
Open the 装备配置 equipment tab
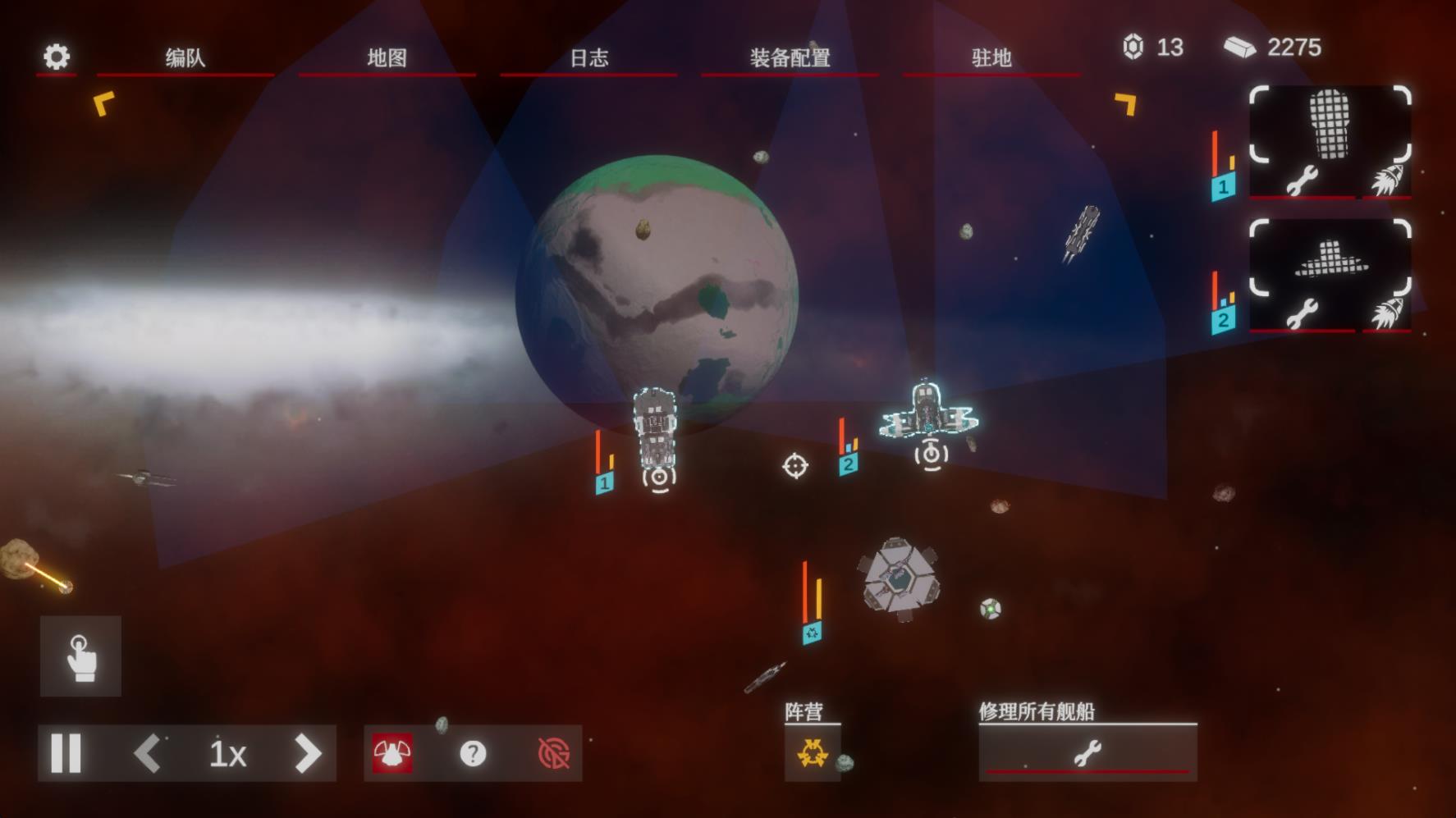coord(790,58)
